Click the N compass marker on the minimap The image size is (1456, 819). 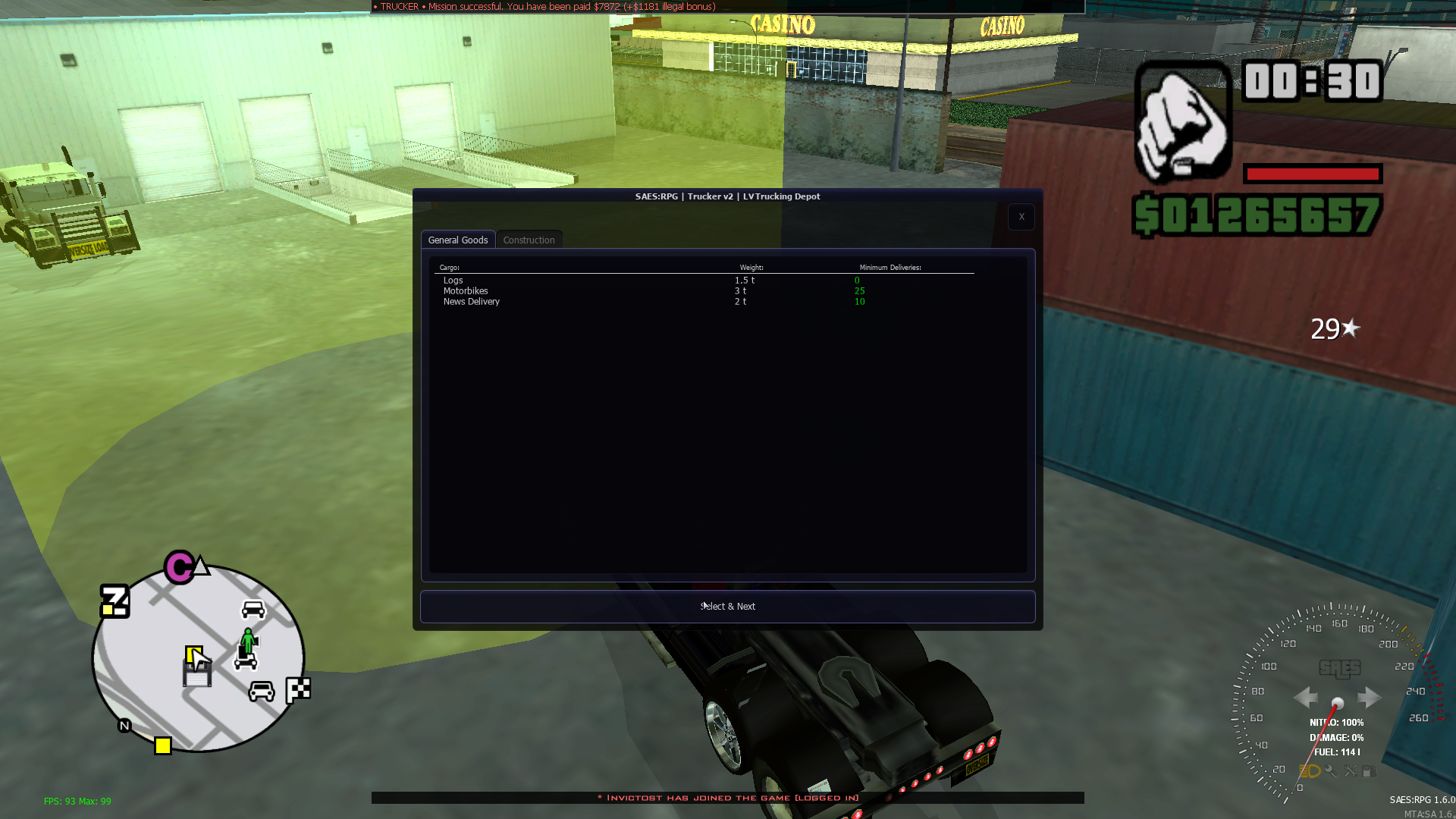(123, 725)
